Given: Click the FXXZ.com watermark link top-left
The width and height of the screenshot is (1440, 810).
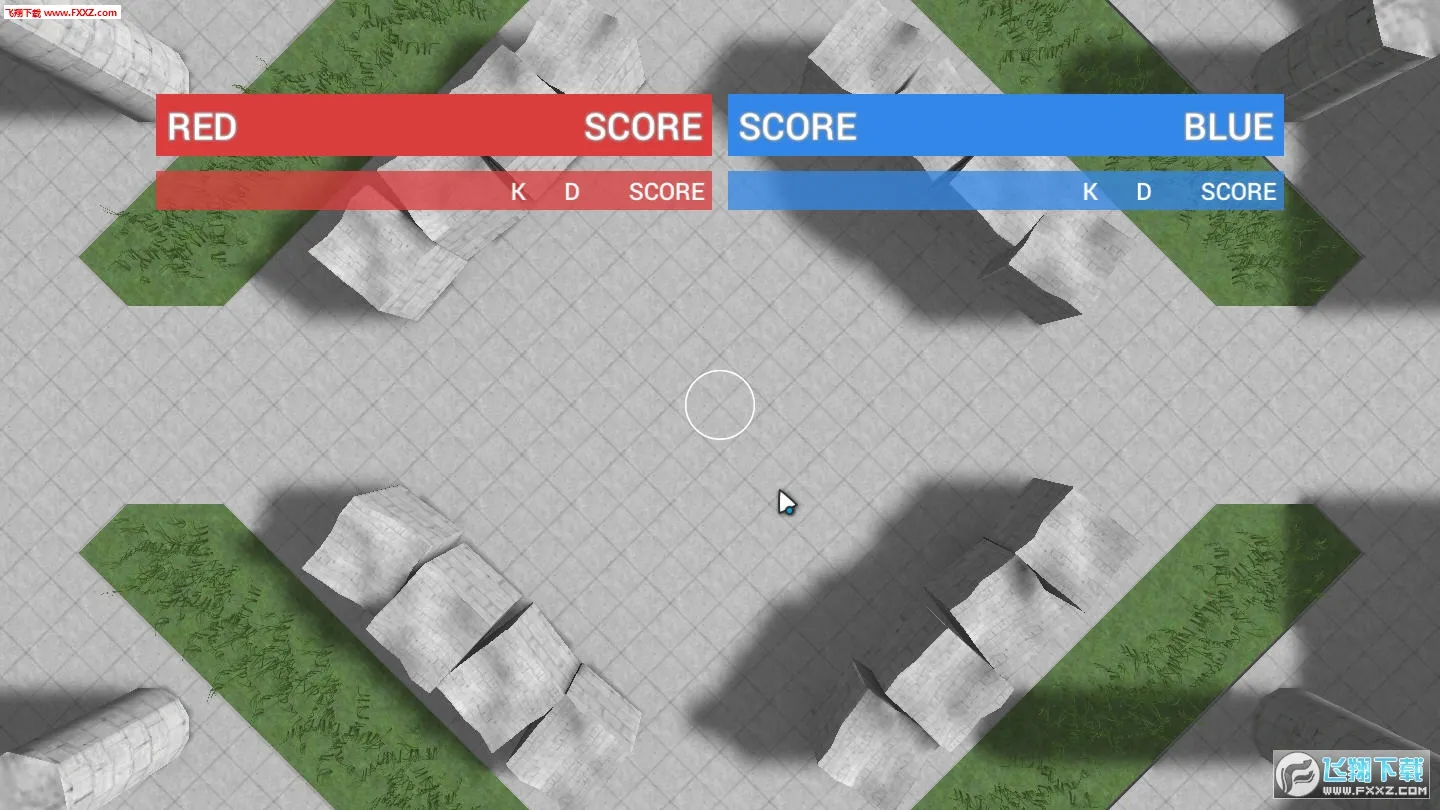Looking at the screenshot, I should 62,12.
